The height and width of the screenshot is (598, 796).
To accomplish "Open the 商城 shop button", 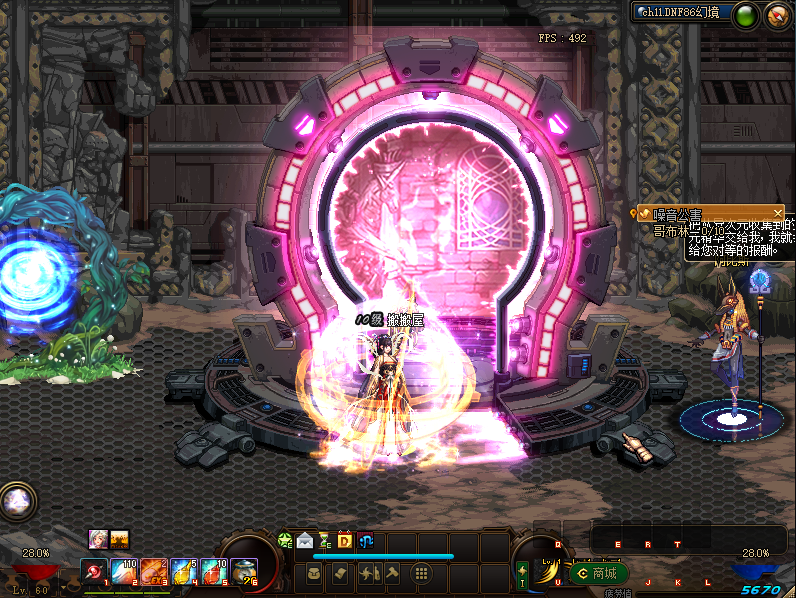I will click(x=598, y=574).
